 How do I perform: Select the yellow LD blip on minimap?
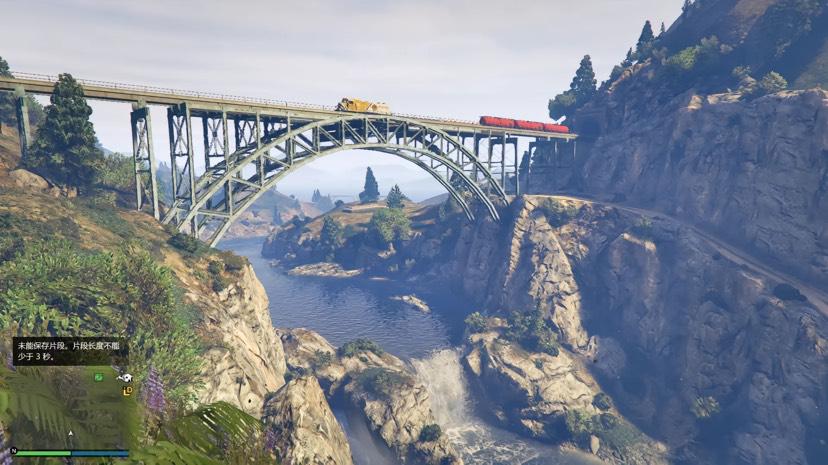click(x=127, y=391)
